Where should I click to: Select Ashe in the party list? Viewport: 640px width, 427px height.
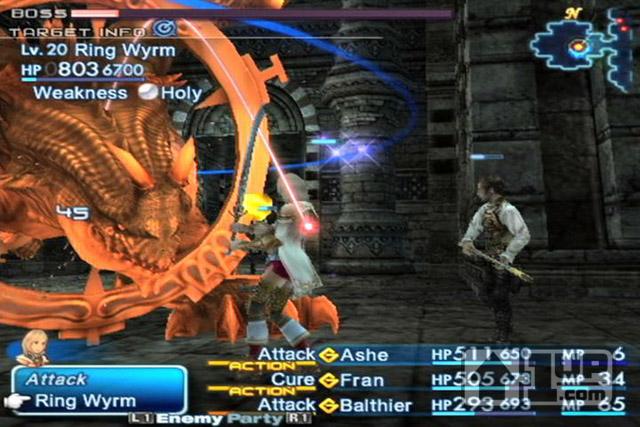365,355
